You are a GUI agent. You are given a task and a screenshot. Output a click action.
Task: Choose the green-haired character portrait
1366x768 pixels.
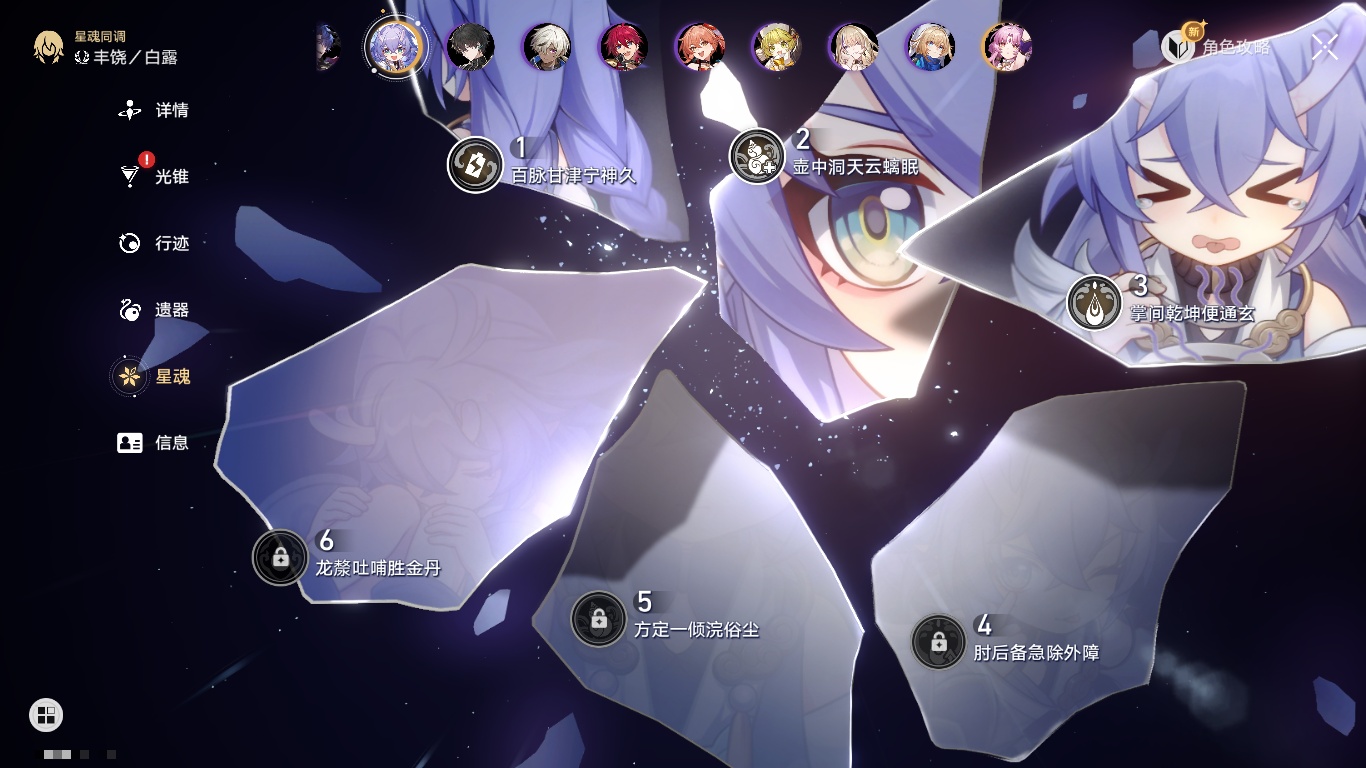777,46
